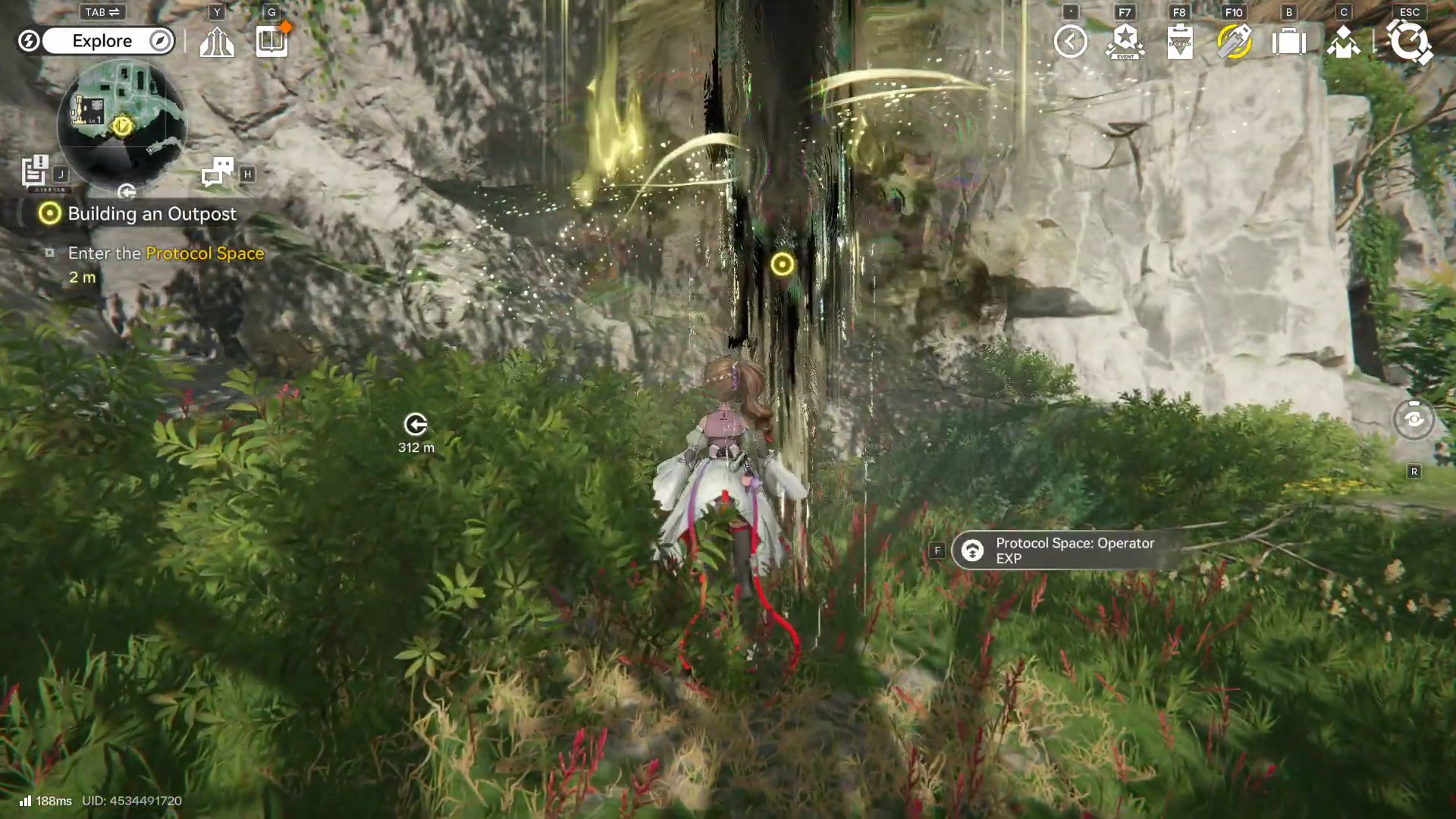Open the mission log documents icon
Screen dimensions: 1456x819
(x=35, y=171)
